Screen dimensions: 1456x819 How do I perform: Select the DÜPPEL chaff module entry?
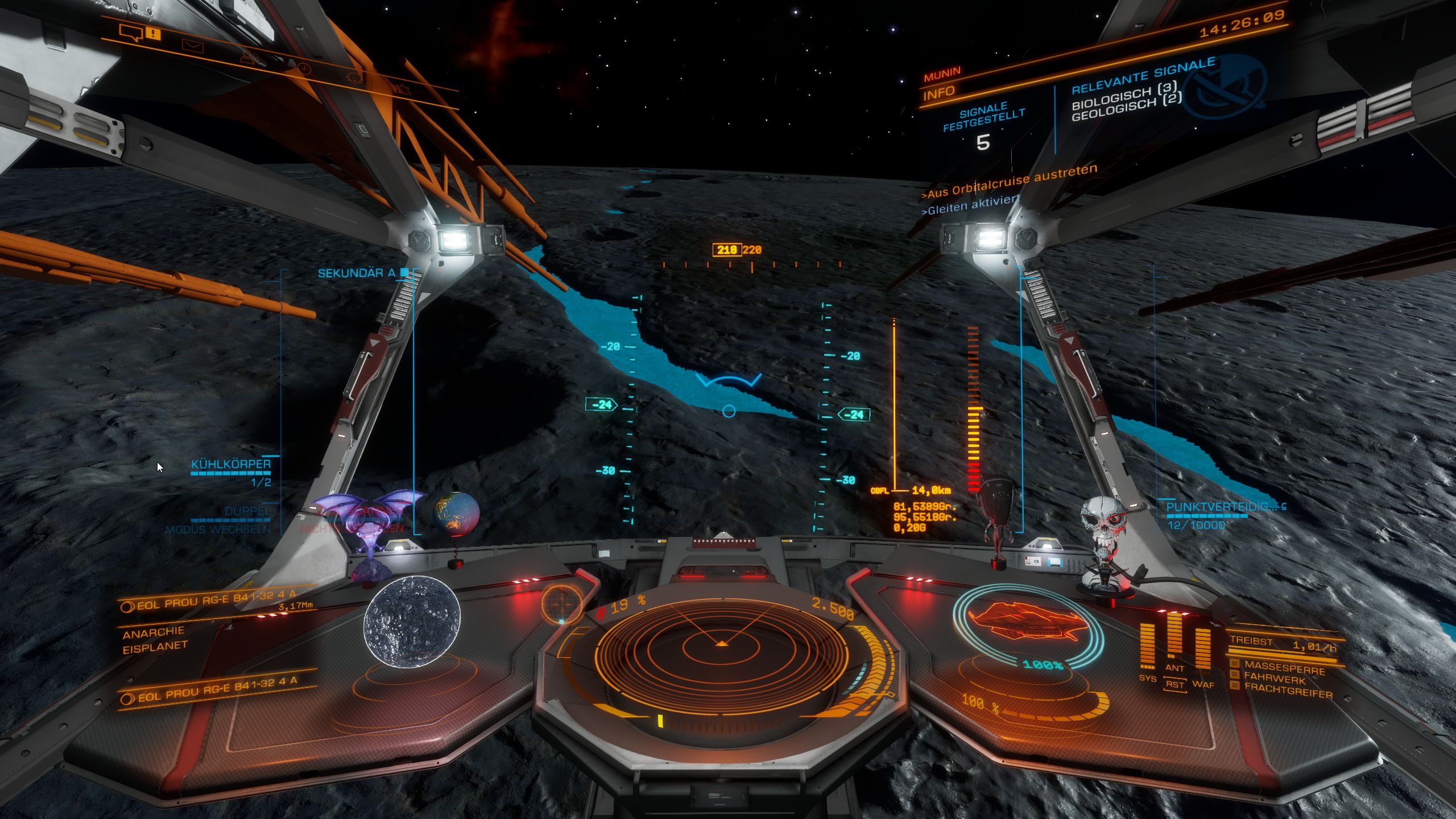tap(247, 511)
